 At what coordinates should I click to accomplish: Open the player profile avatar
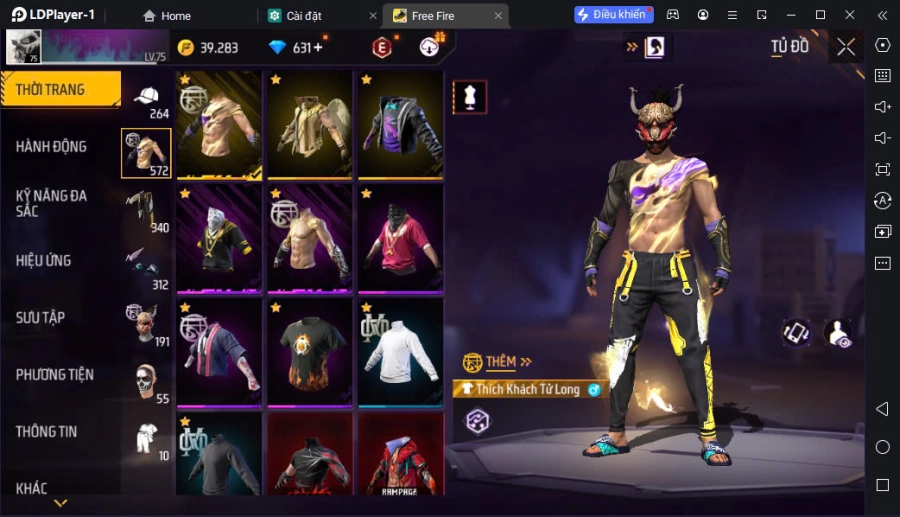pyautogui.click(x=24, y=47)
